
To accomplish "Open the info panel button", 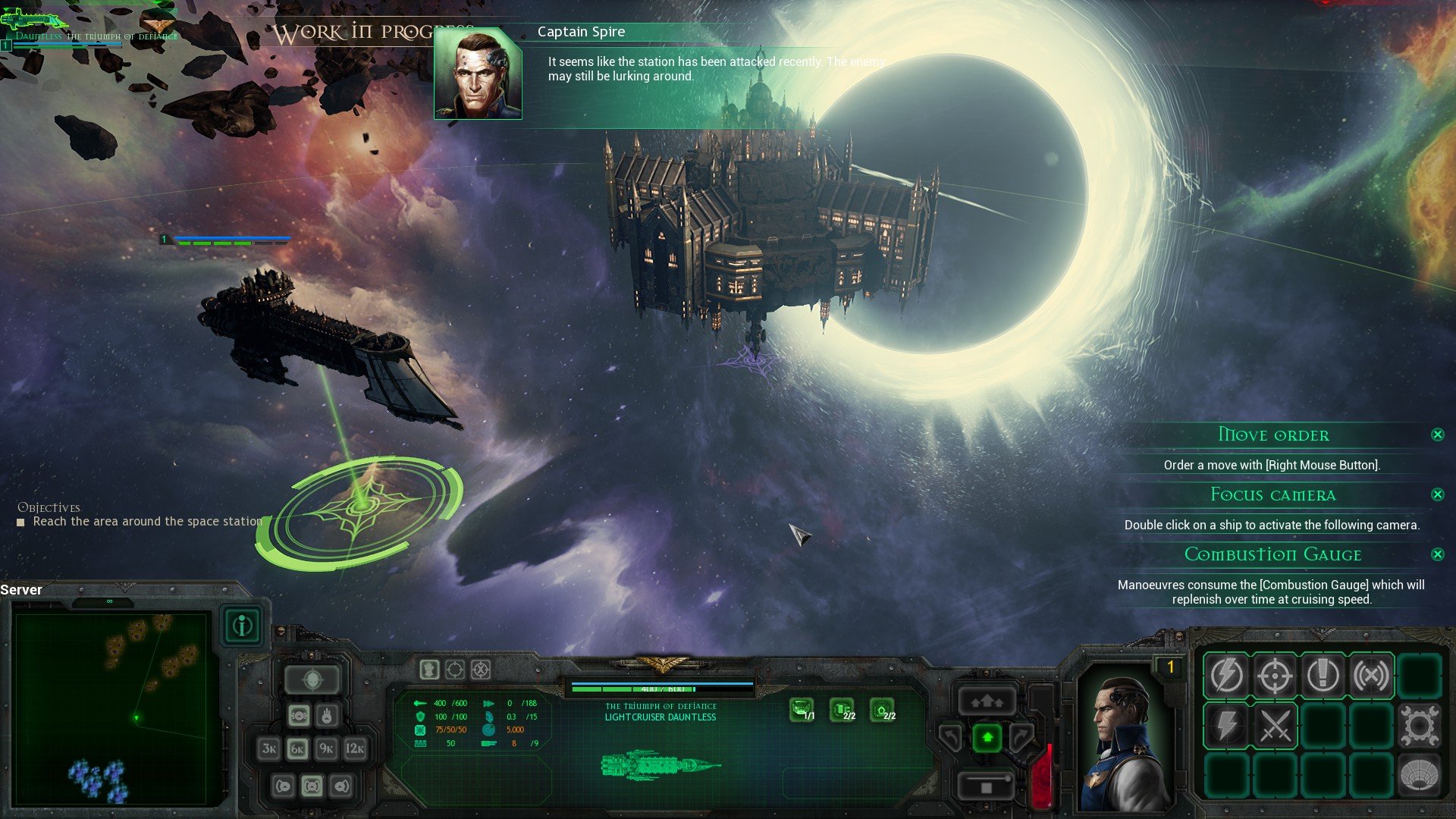I will (x=243, y=626).
